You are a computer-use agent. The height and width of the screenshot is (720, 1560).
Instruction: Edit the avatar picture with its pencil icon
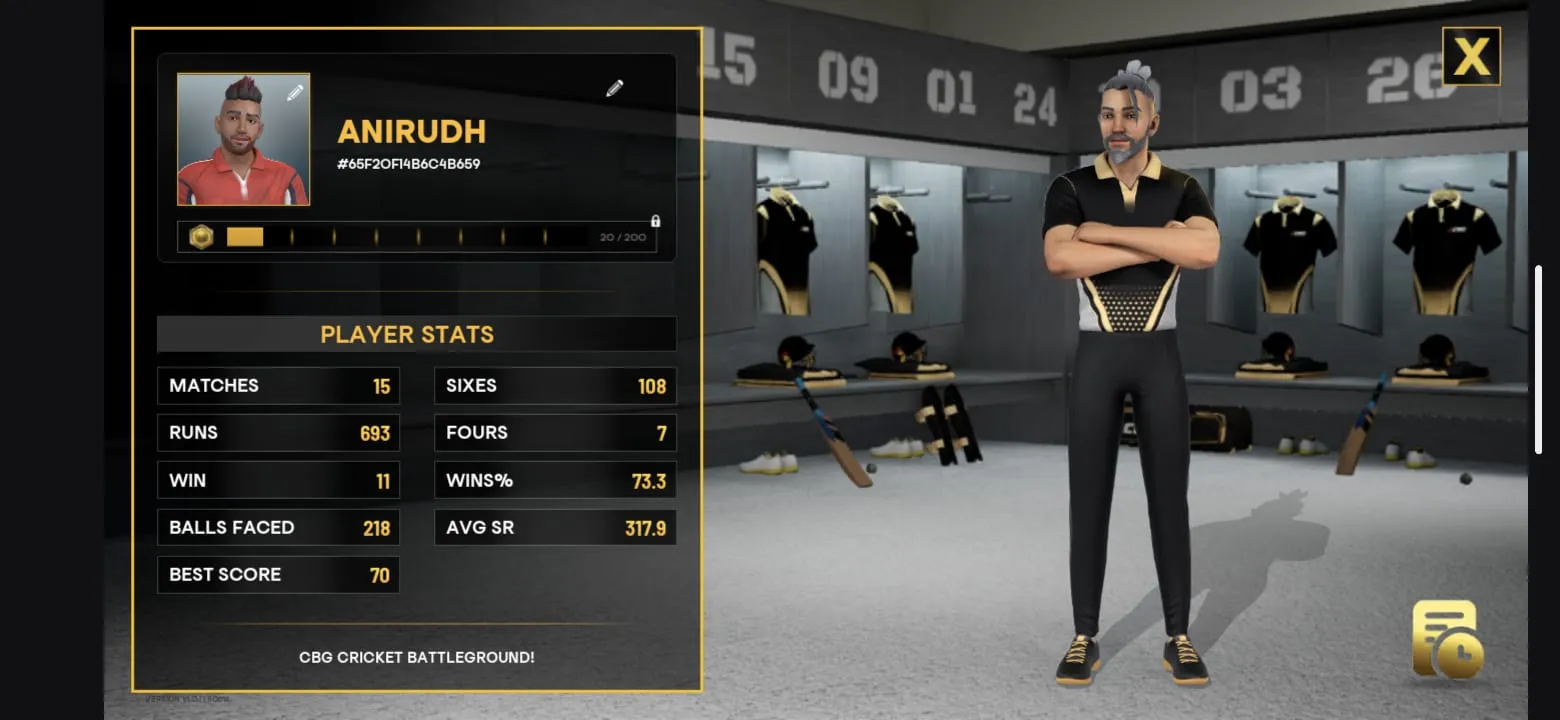pyautogui.click(x=295, y=93)
